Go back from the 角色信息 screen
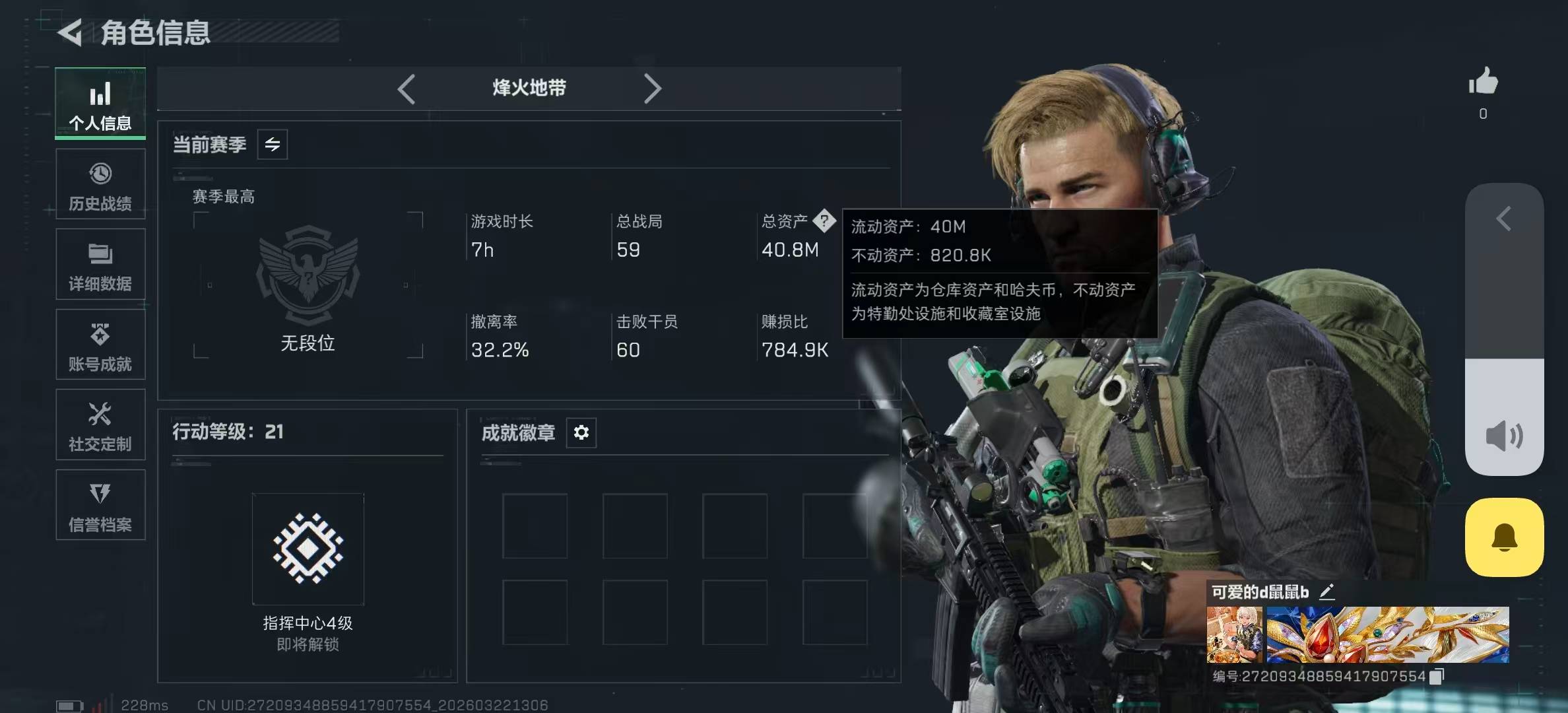Viewport: 1568px width, 713px height. point(71,32)
